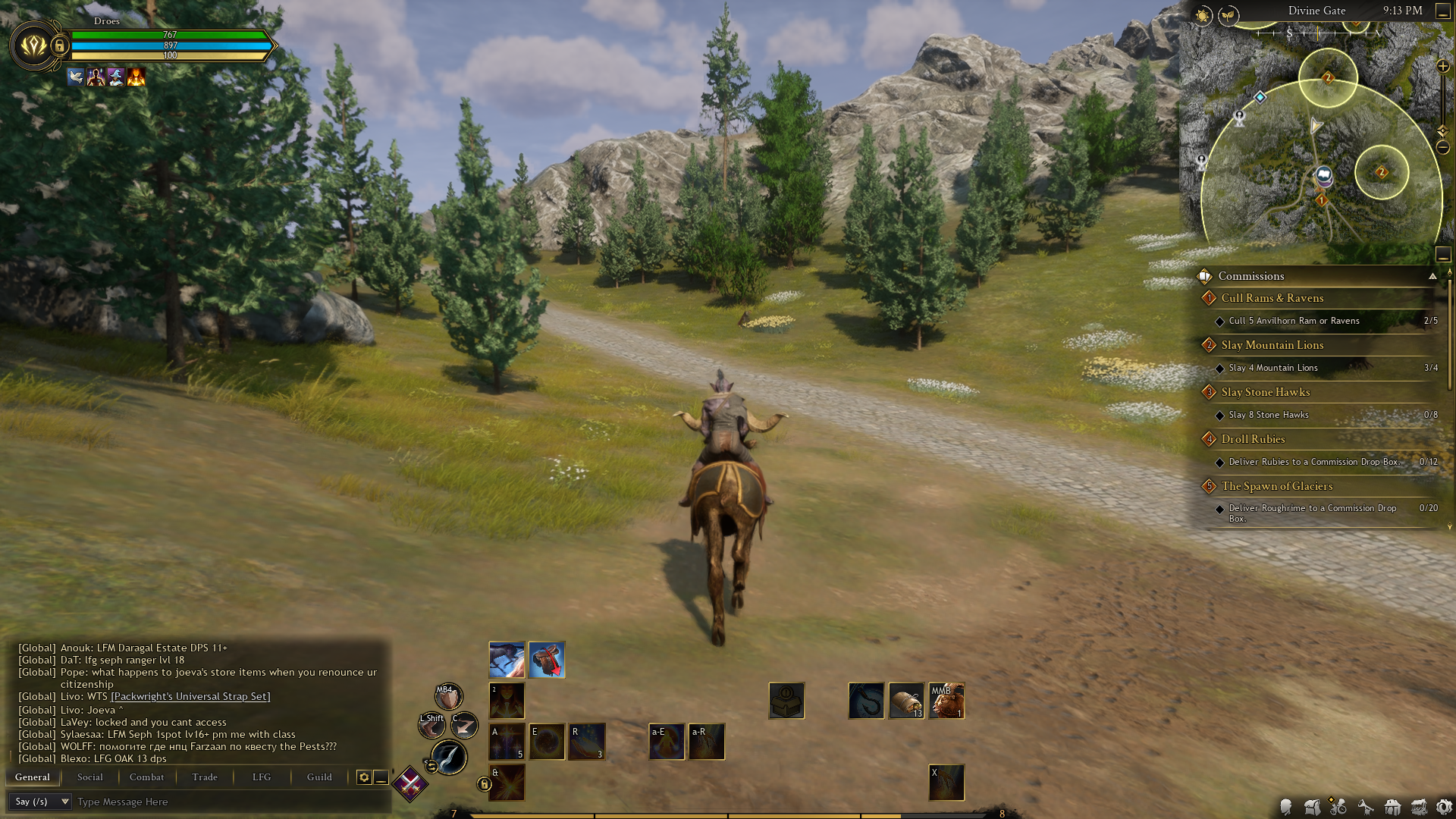
Task: Open the Guild chat tab
Action: 319,777
